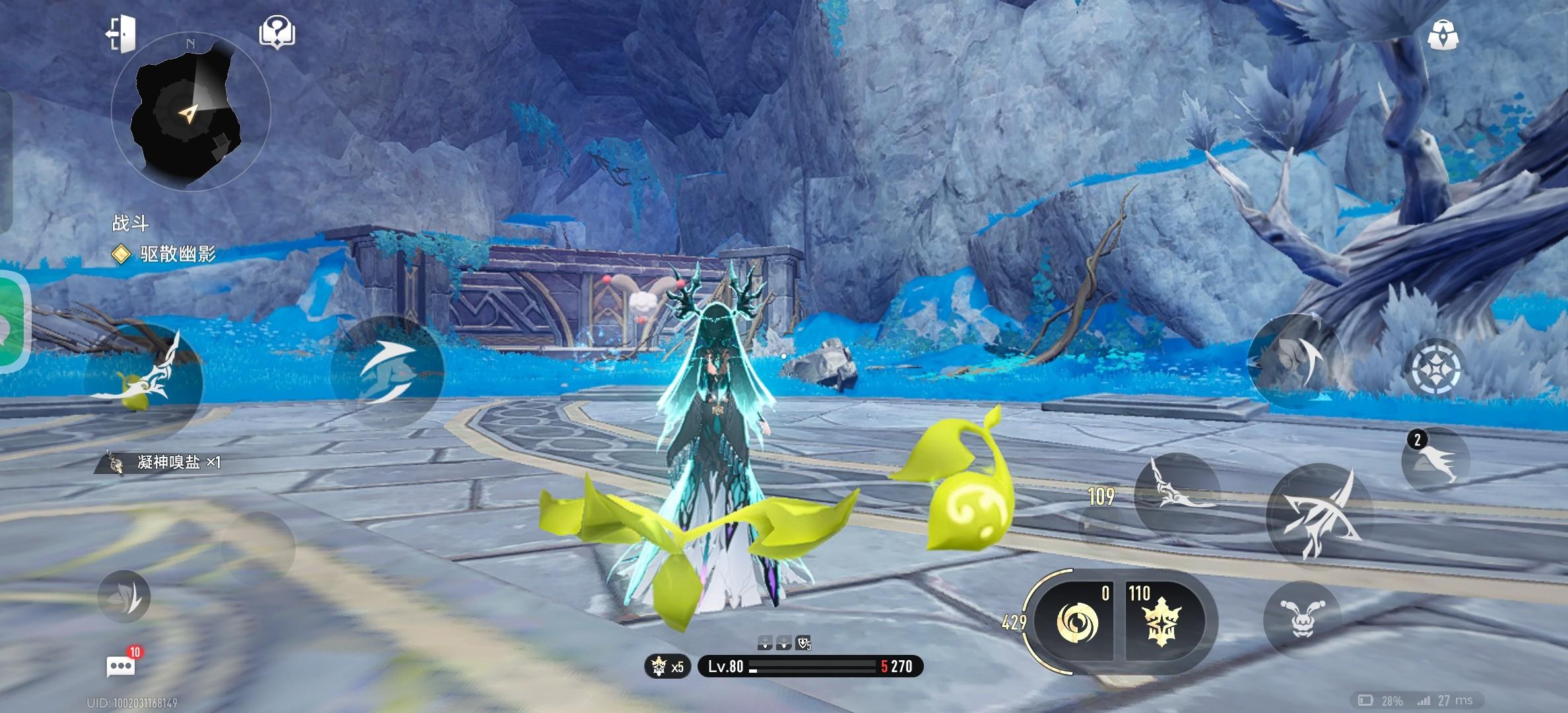Use the flying dragon skill button

coord(1177,493)
